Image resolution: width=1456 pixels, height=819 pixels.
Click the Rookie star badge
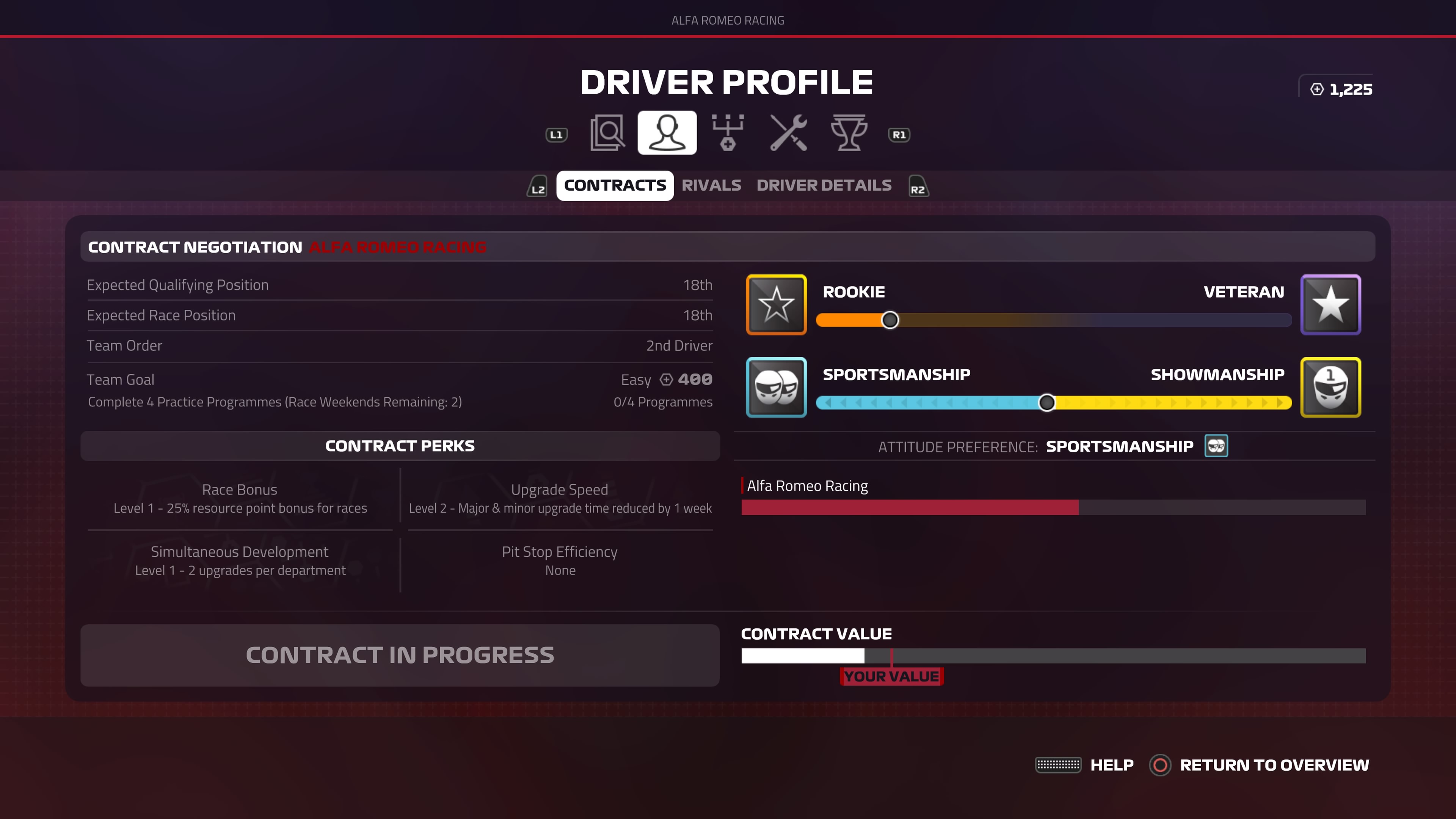[776, 304]
